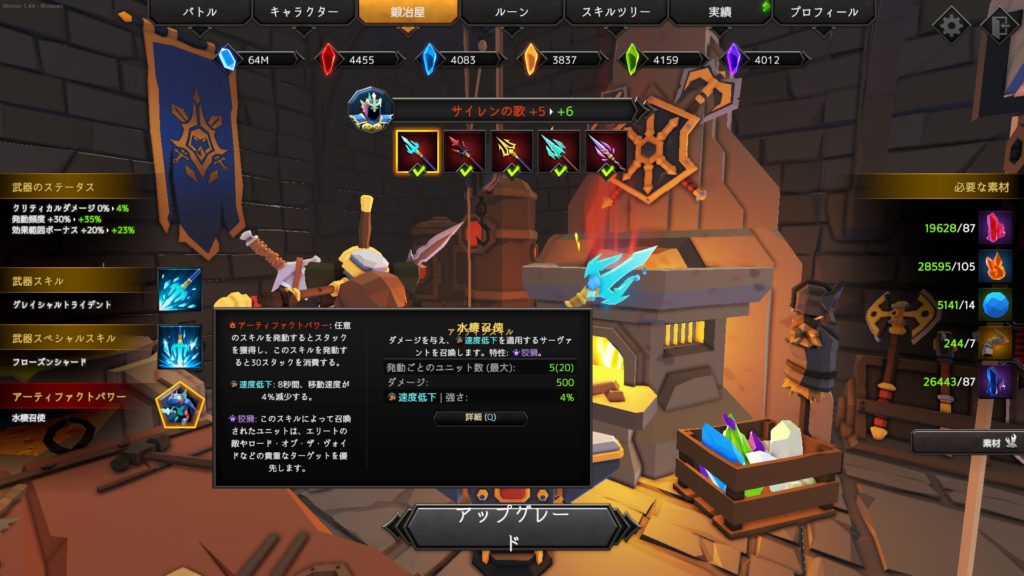Switch to the バトル tab
This screenshot has width=1024, height=576.
(200, 13)
